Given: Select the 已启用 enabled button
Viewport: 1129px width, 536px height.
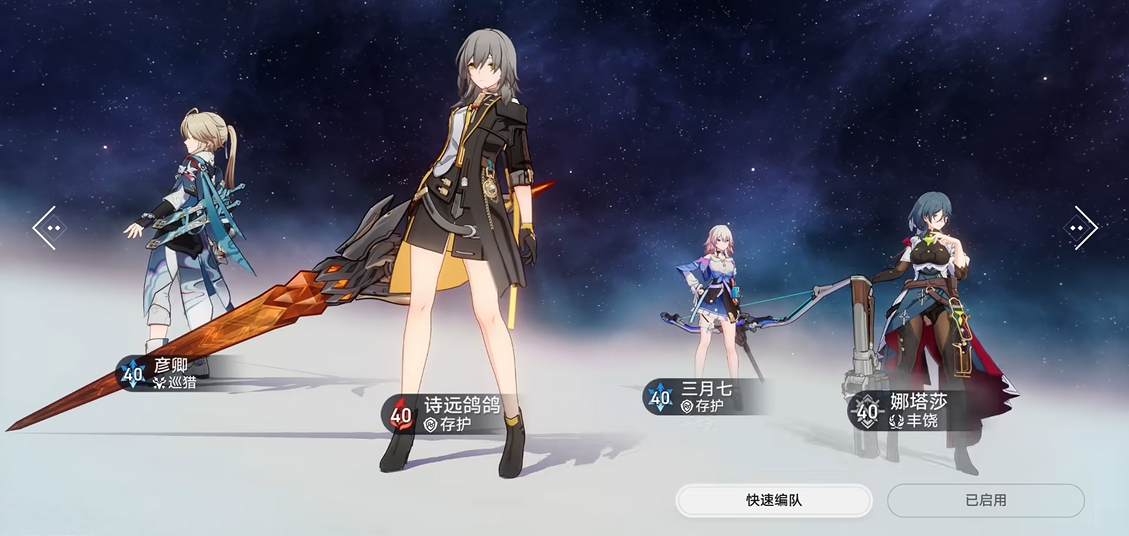Looking at the screenshot, I should (985, 500).
